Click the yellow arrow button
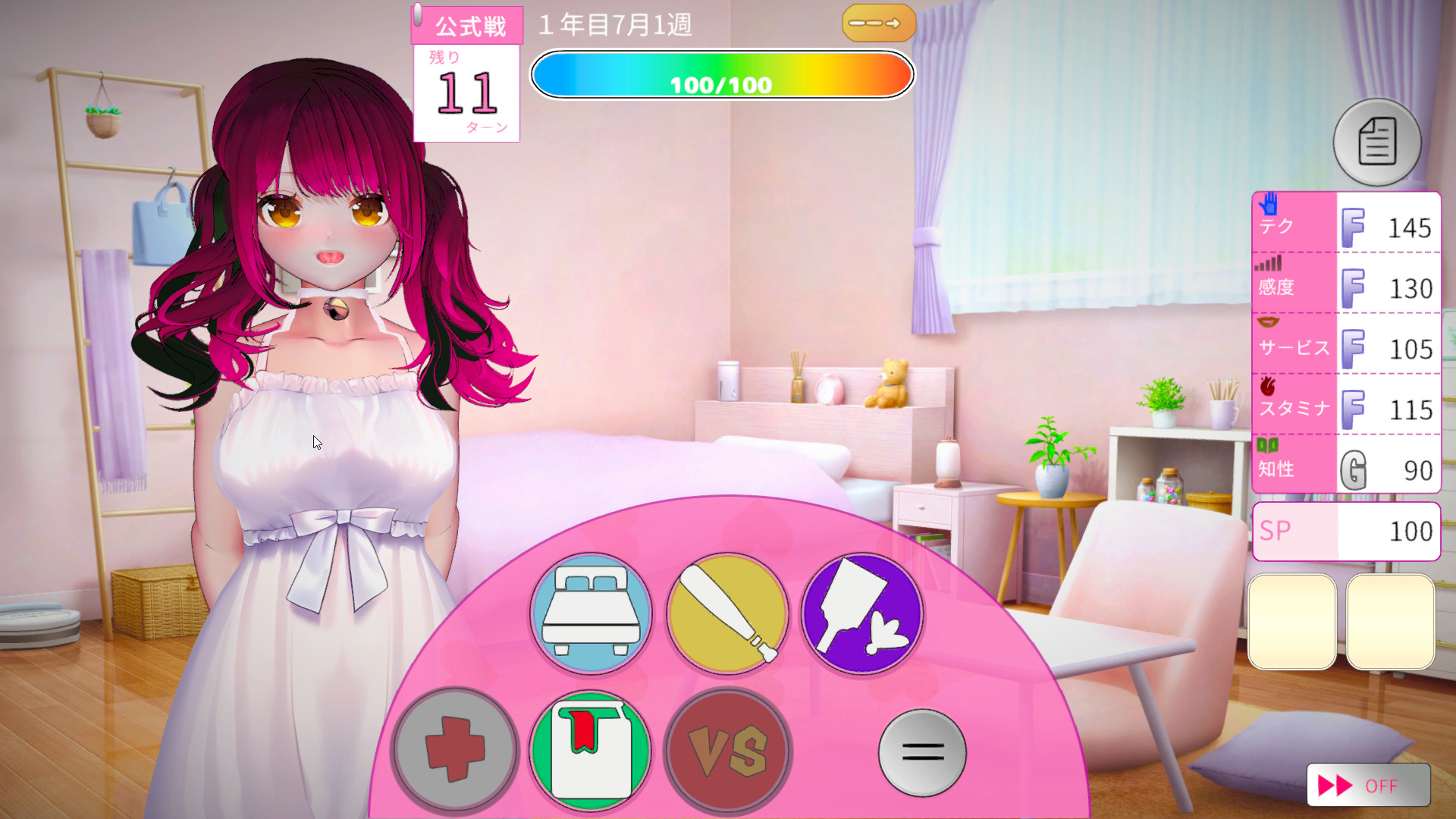The height and width of the screenshot is (819, 1456). tap(878, 24)
